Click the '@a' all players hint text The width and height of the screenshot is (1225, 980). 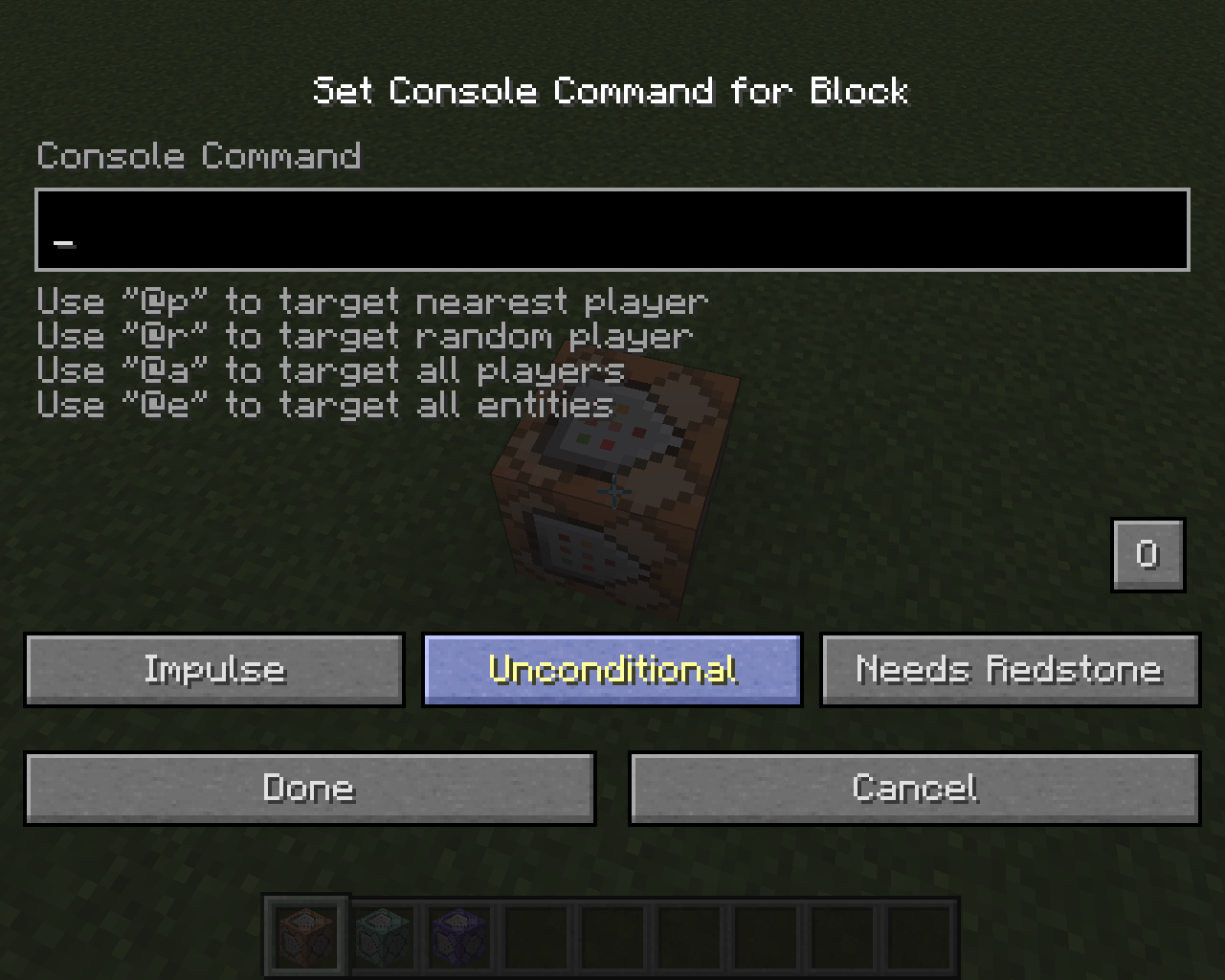(x=329, y=369)
